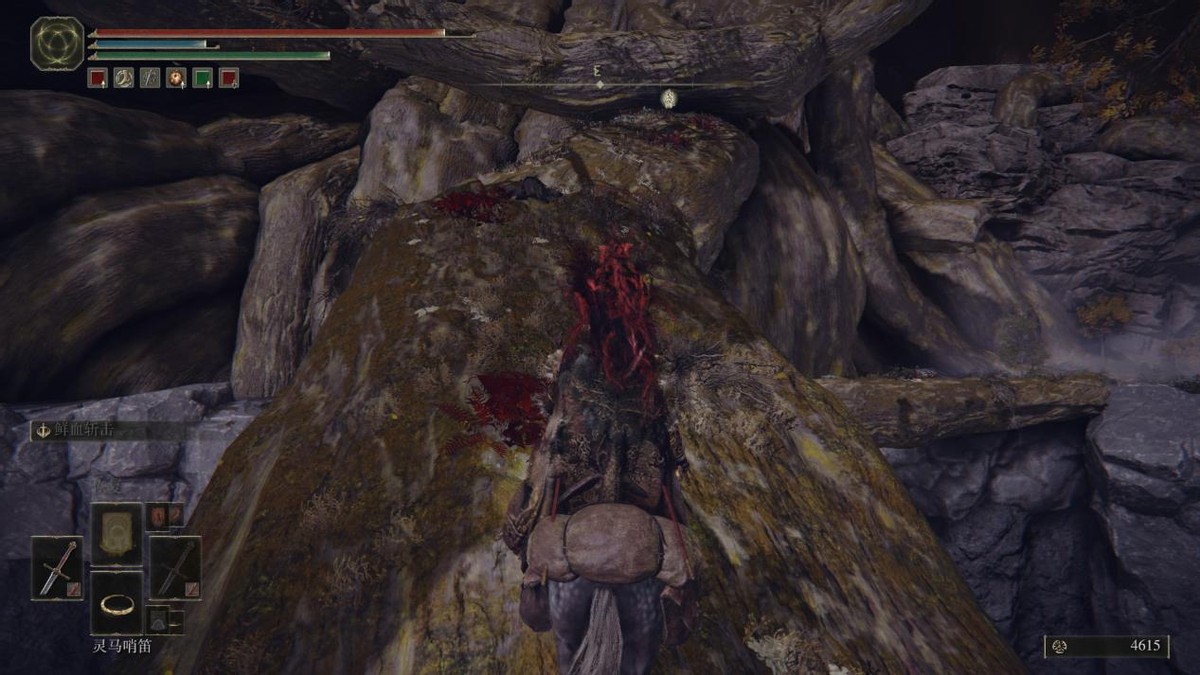
Task: Click the flaming orb status buff icon
Action: click(x=176, y=77)
